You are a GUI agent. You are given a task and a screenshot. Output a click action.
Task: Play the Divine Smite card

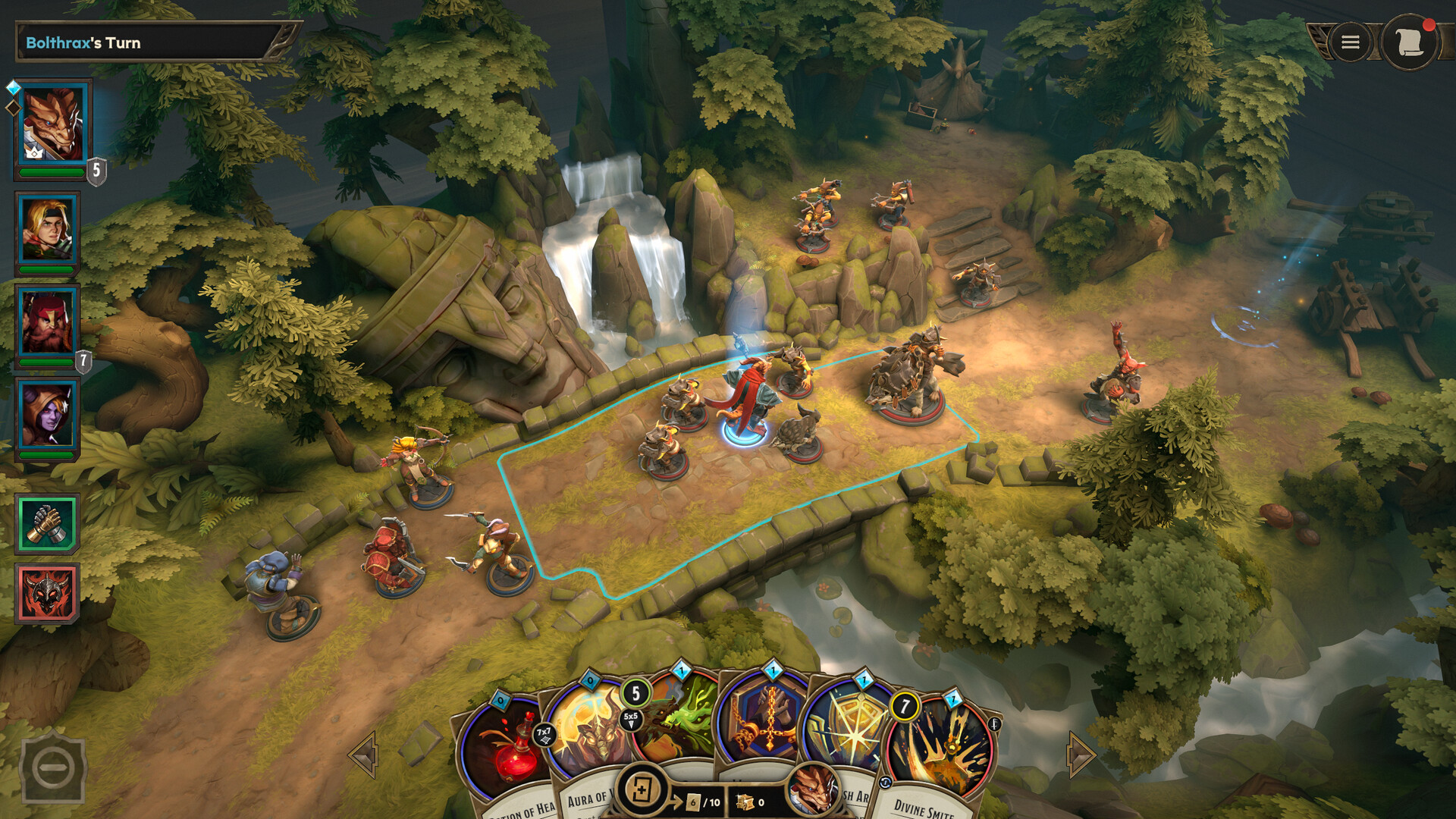pos(942,741)
